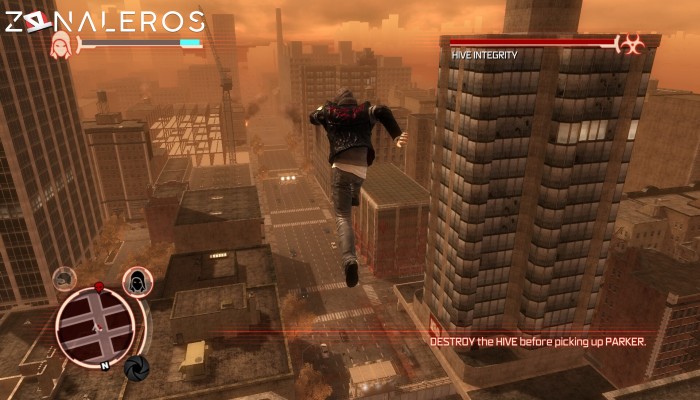Viewport: 700px width, 400px height.
Task: Click the player portrait icon
Action: pyautogui.click(x=62, y=45)
